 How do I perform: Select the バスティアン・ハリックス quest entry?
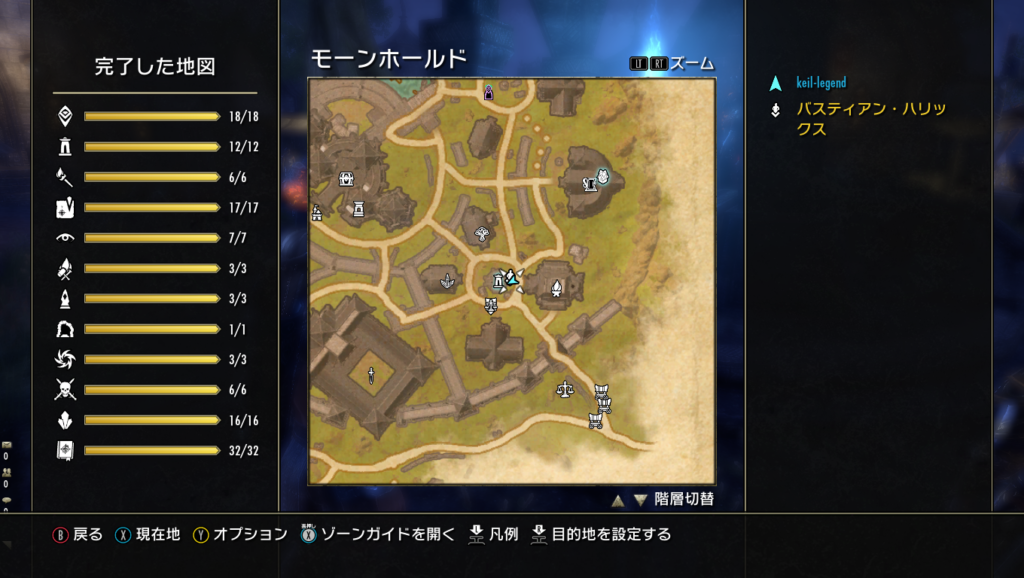870,119
